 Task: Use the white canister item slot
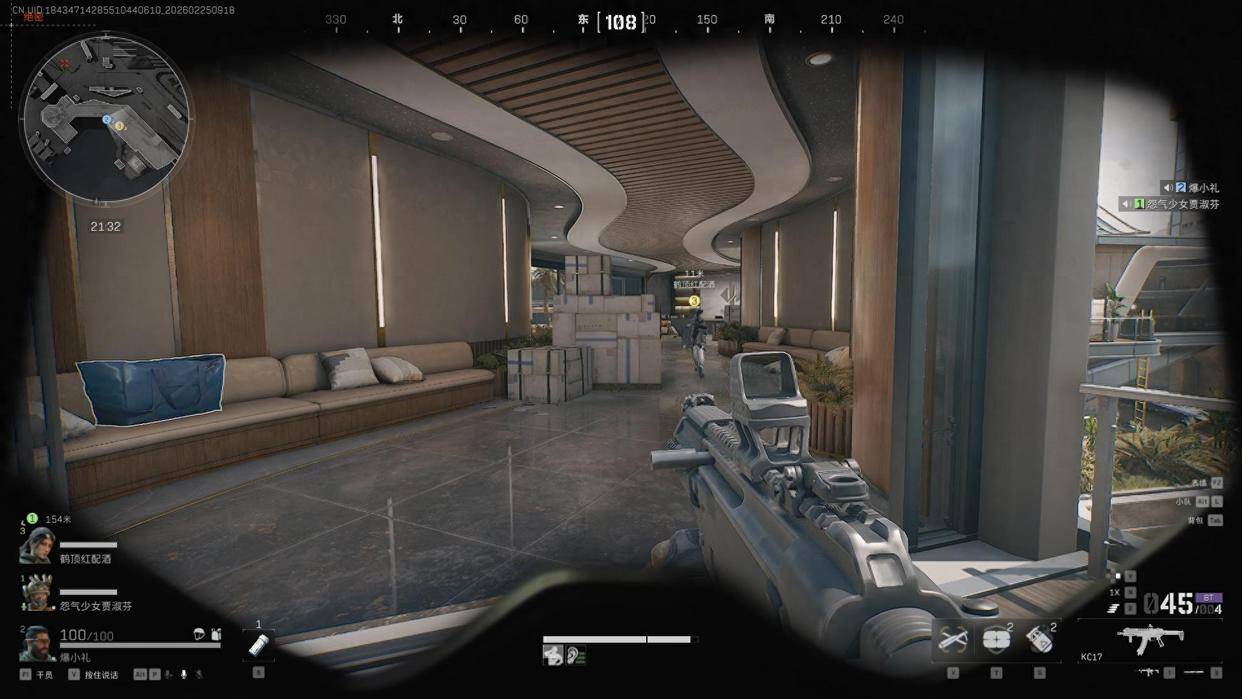(x=258, y=645)
